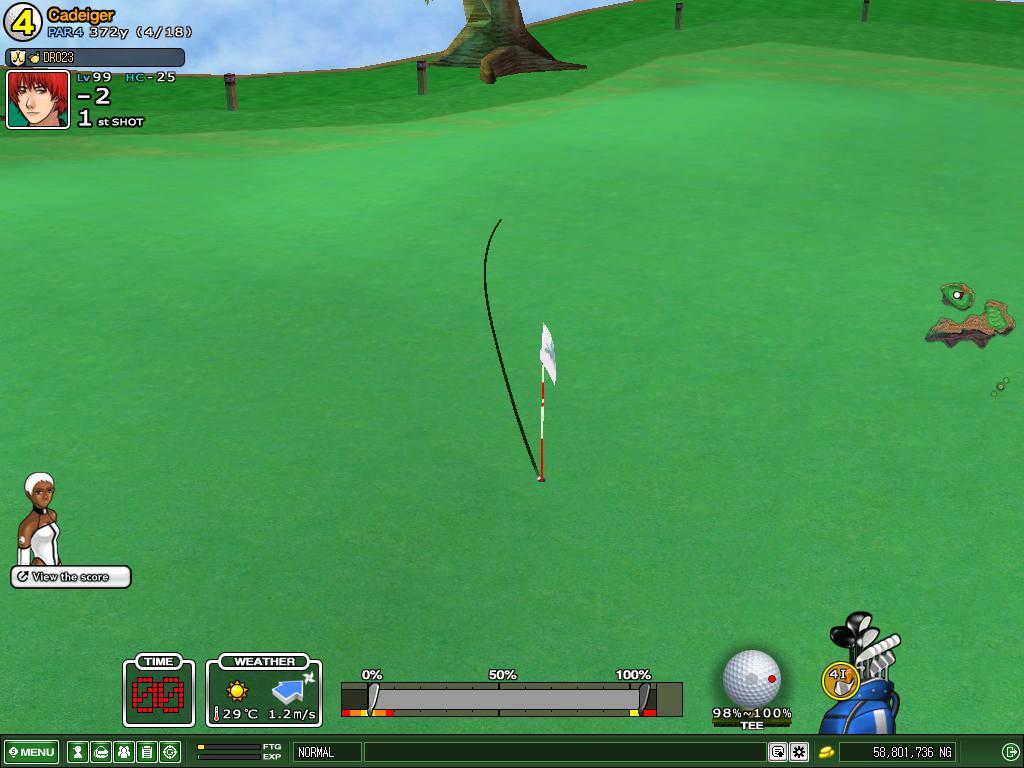Open the MENU button
Viewport: 1024px width, 768px height.
(31, 752)
